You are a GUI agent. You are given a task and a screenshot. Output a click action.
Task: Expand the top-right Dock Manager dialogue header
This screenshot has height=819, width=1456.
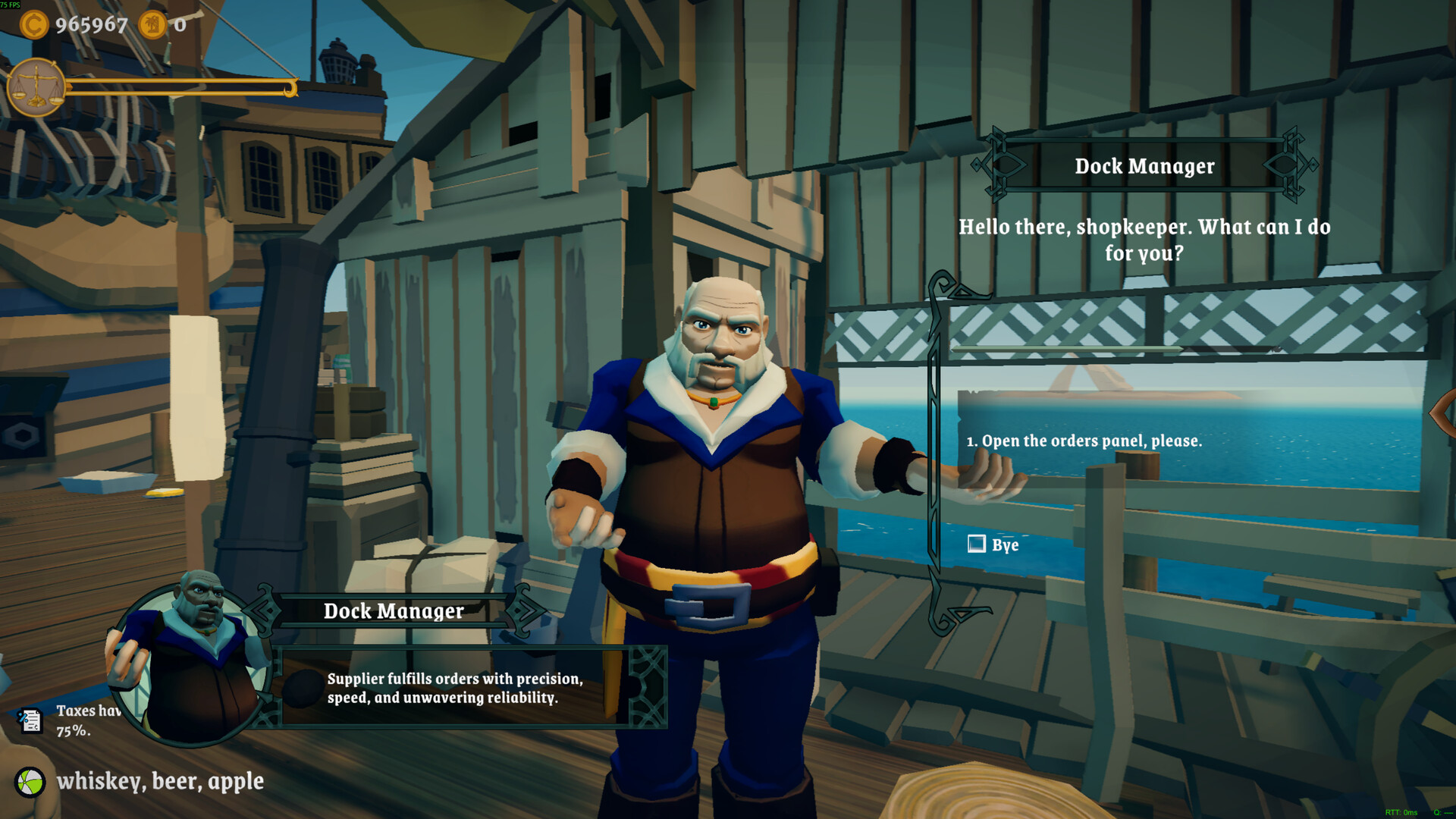[1145, 166]
